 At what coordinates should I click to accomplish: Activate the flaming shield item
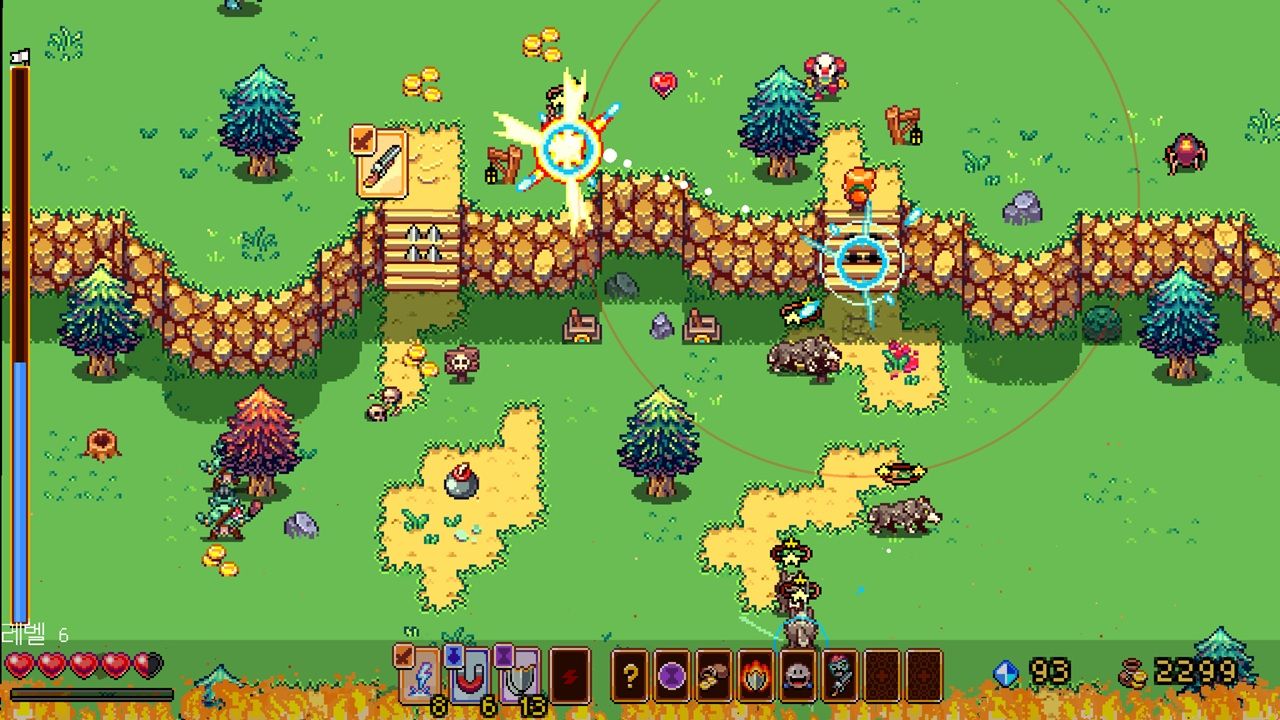click(756, 676)
